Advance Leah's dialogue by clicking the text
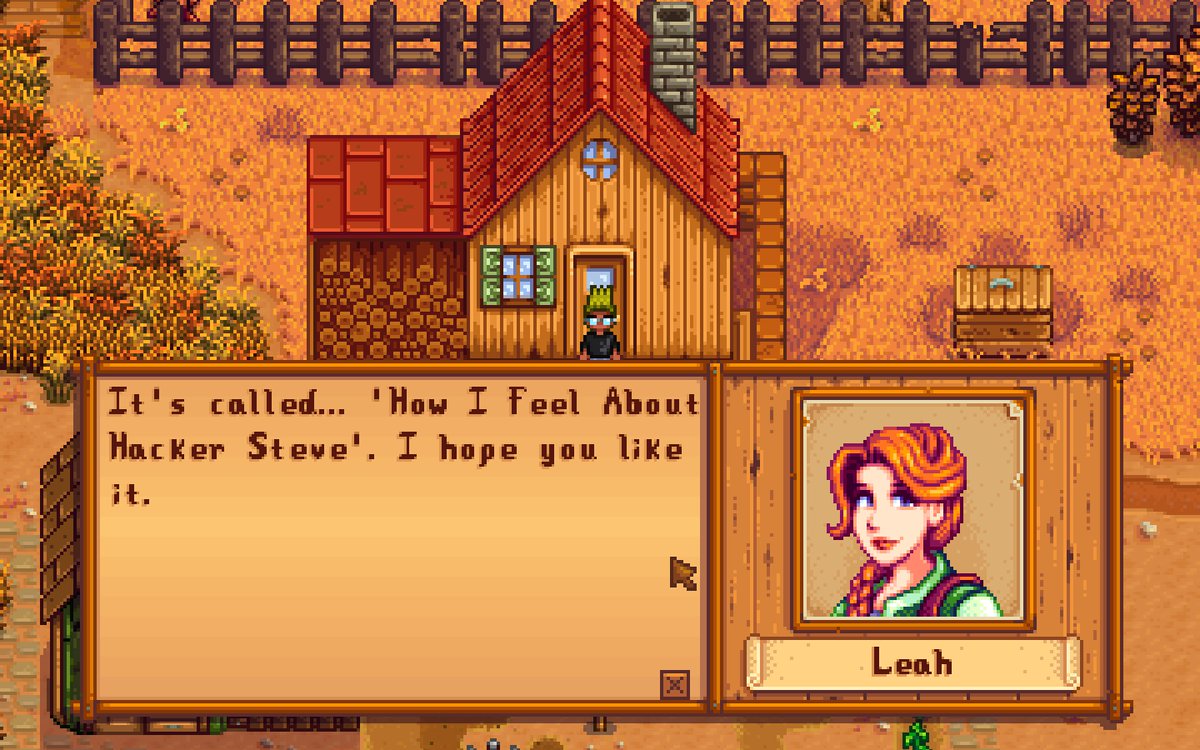 point(400,448)
